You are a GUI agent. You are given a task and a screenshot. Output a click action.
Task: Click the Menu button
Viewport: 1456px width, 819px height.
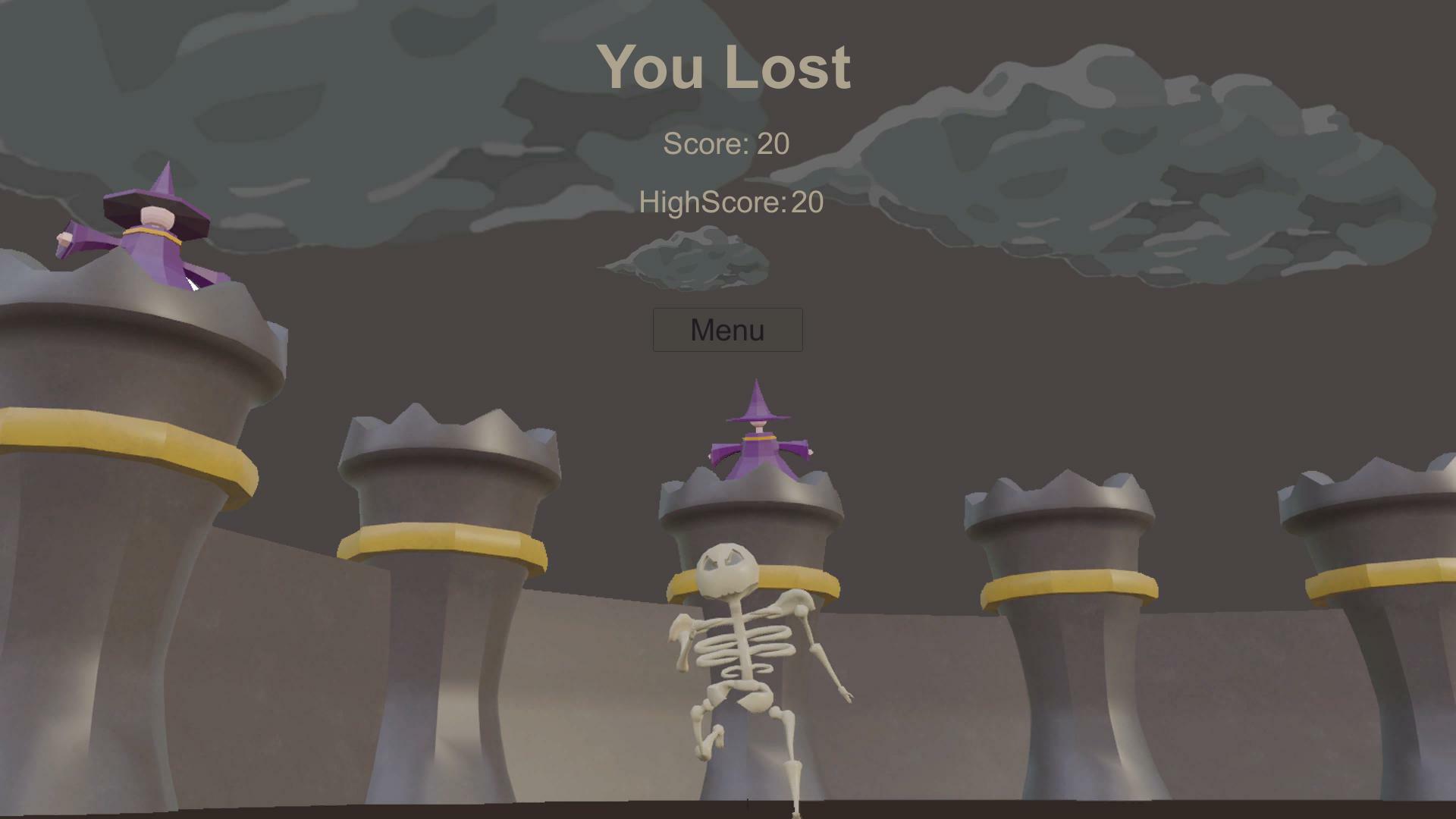click(x=726, y=329)
